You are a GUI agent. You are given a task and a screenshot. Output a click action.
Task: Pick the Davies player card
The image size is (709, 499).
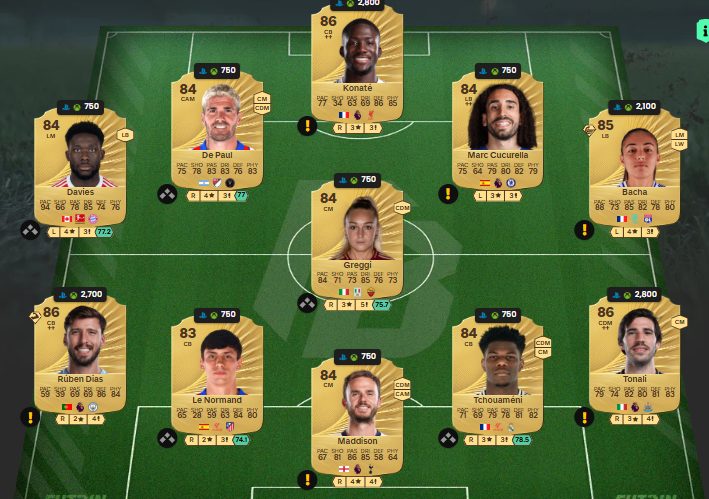click(x=80, y=165)
